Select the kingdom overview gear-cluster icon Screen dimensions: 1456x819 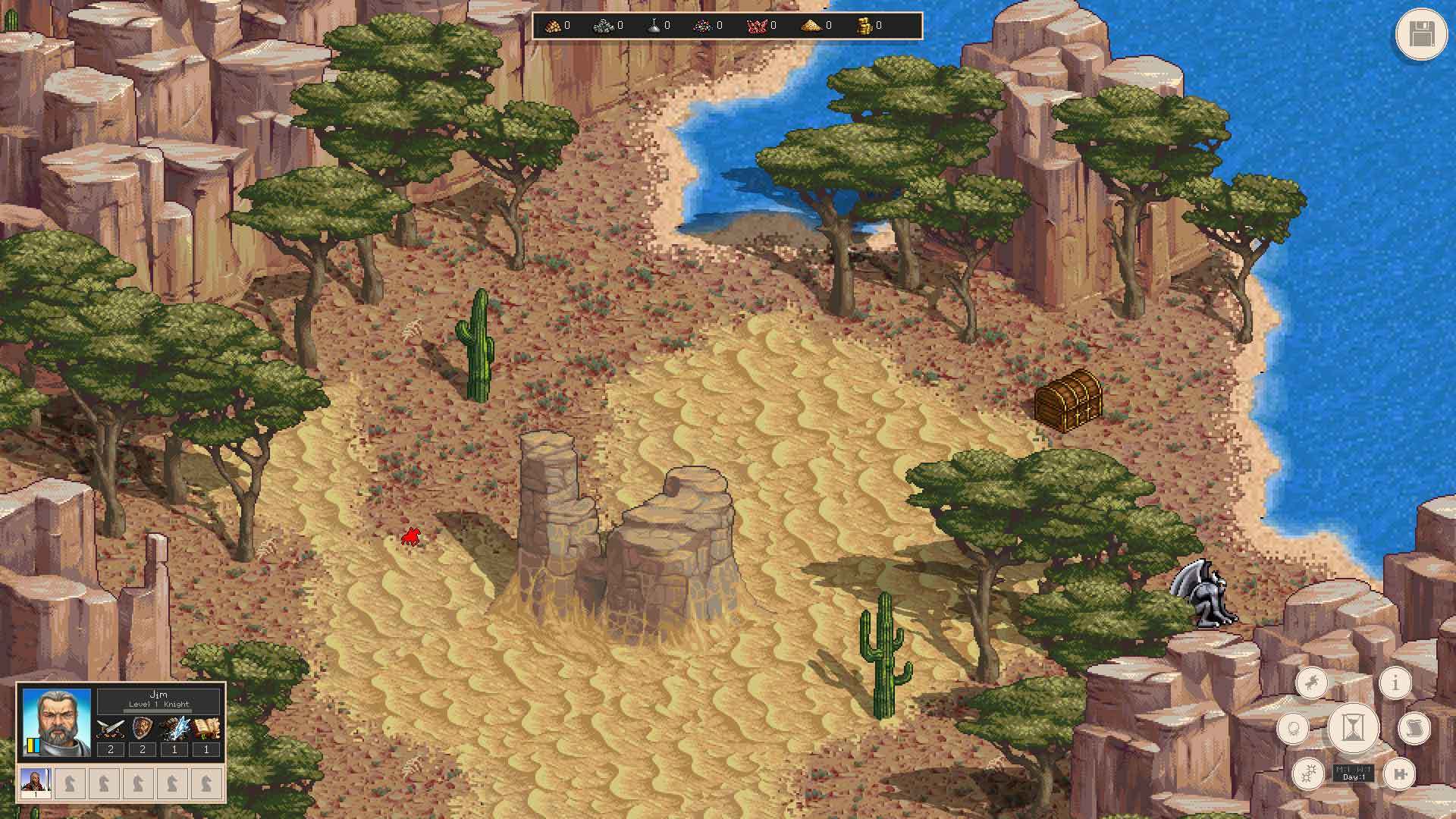point(1309,774)
